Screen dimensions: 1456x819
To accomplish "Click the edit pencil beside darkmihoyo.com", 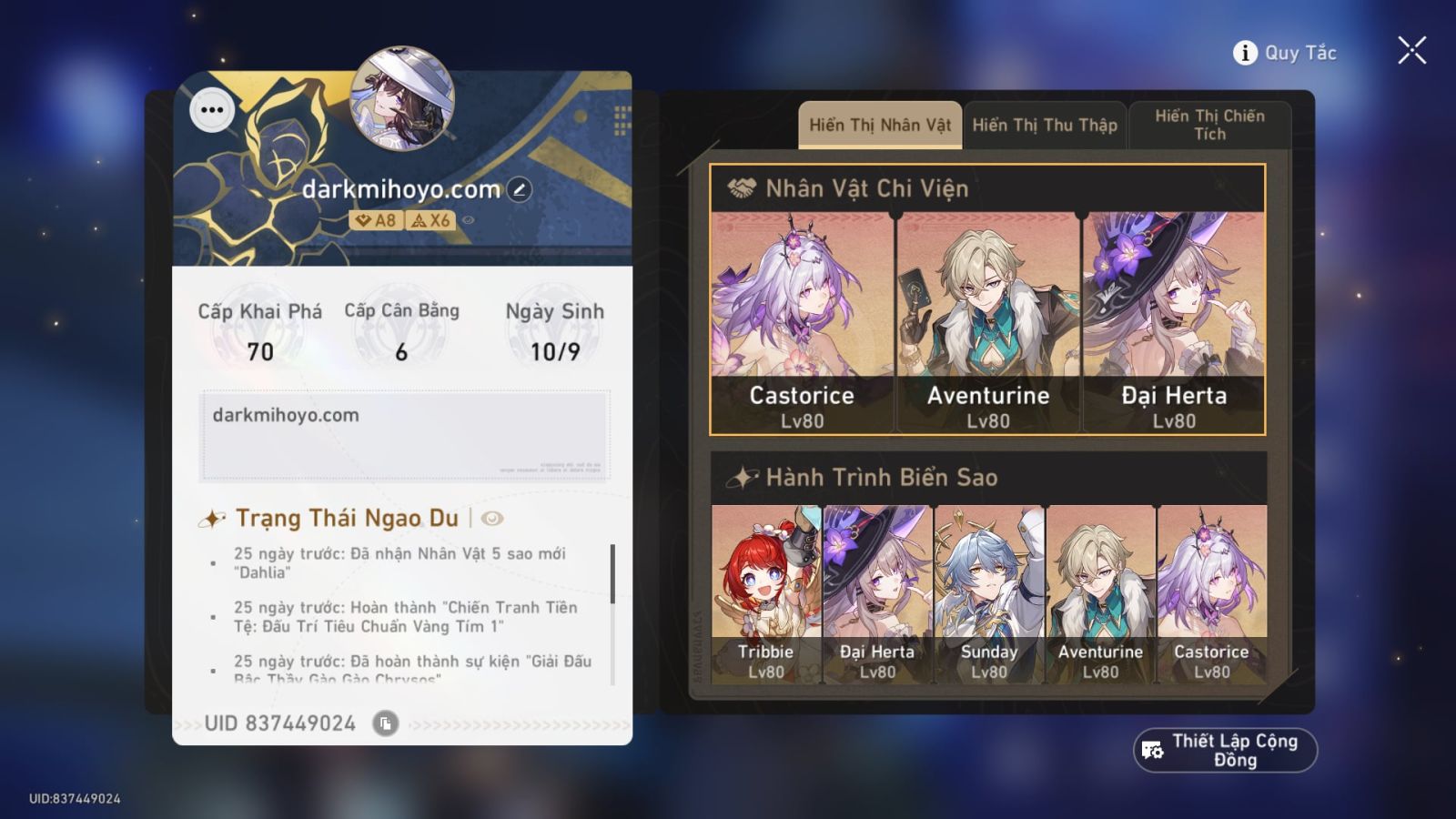I will click(x=517, y=187).
